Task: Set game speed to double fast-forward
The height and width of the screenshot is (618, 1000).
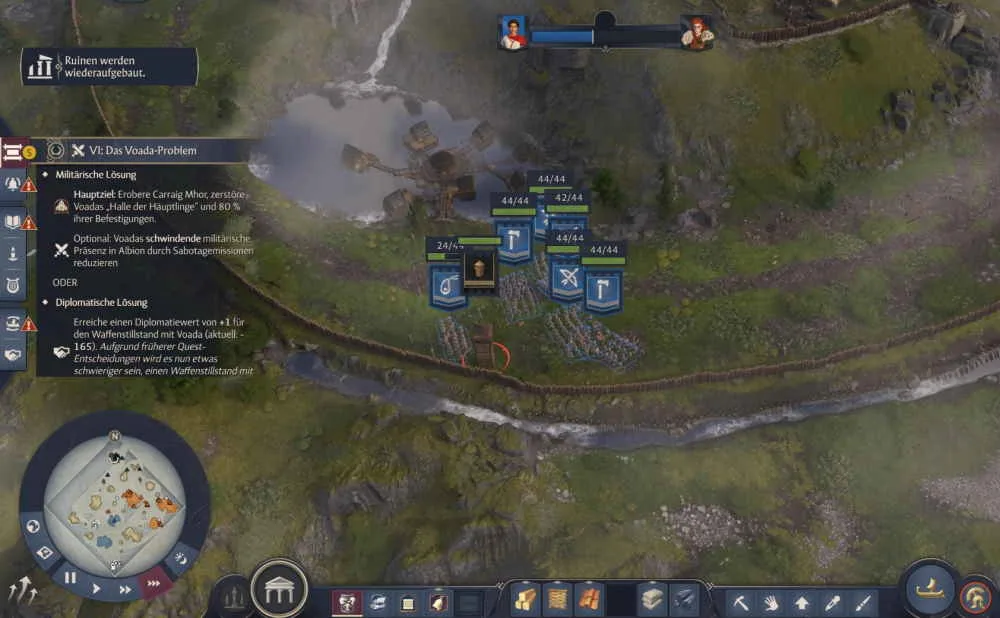Action: 126,589
